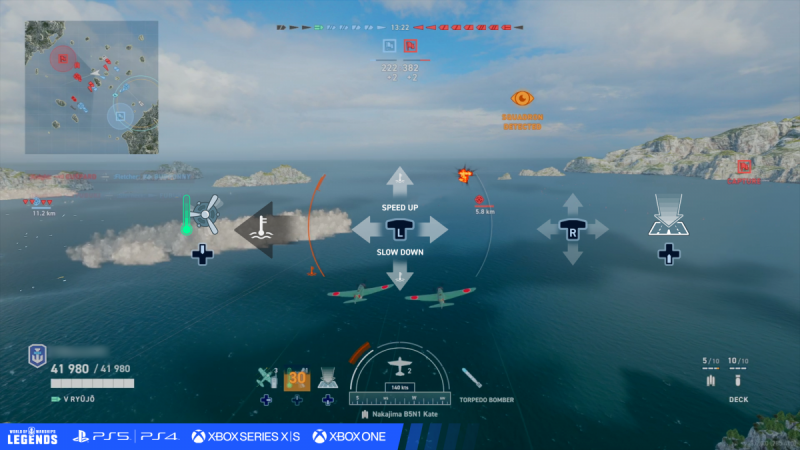Viewport: 800px width, 450px height.
Task: Click the orange consumable showing 30 cooldown
Action: click(x=297, y=379)
